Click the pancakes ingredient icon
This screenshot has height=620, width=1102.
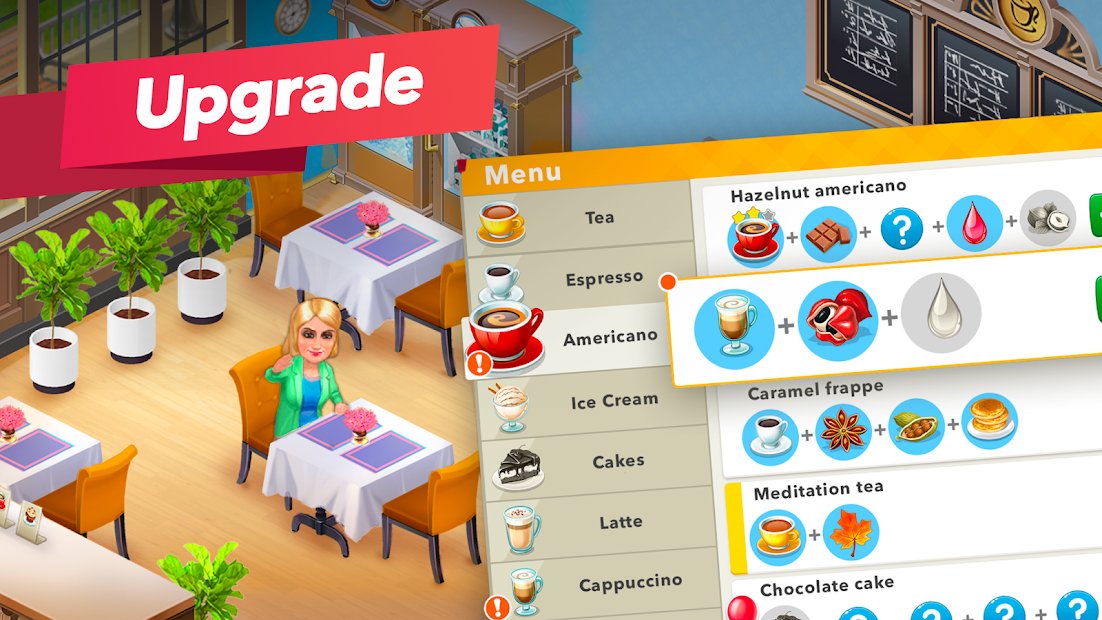point(989,421)
